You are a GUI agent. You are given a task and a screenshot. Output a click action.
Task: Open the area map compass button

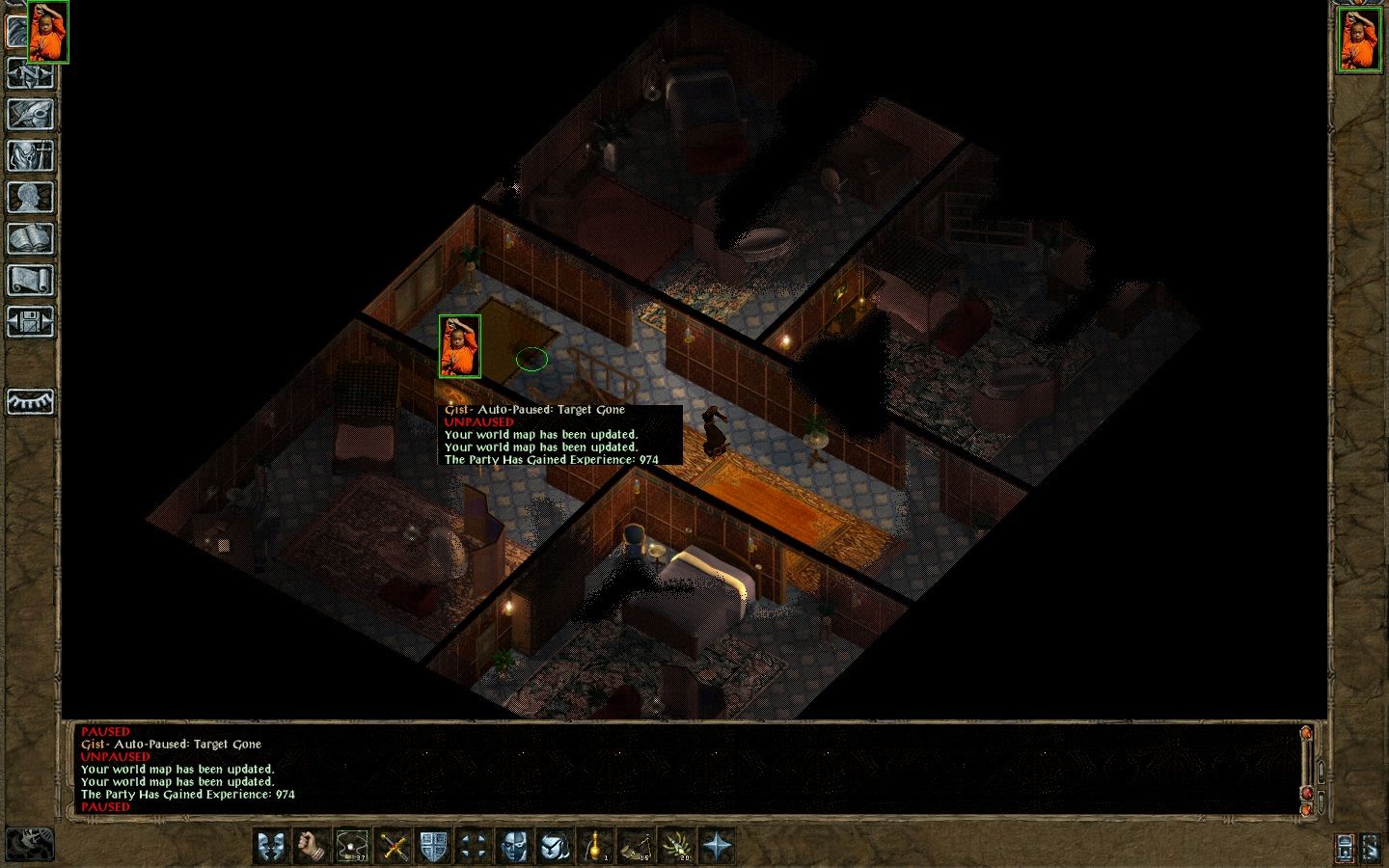(30, 73)
